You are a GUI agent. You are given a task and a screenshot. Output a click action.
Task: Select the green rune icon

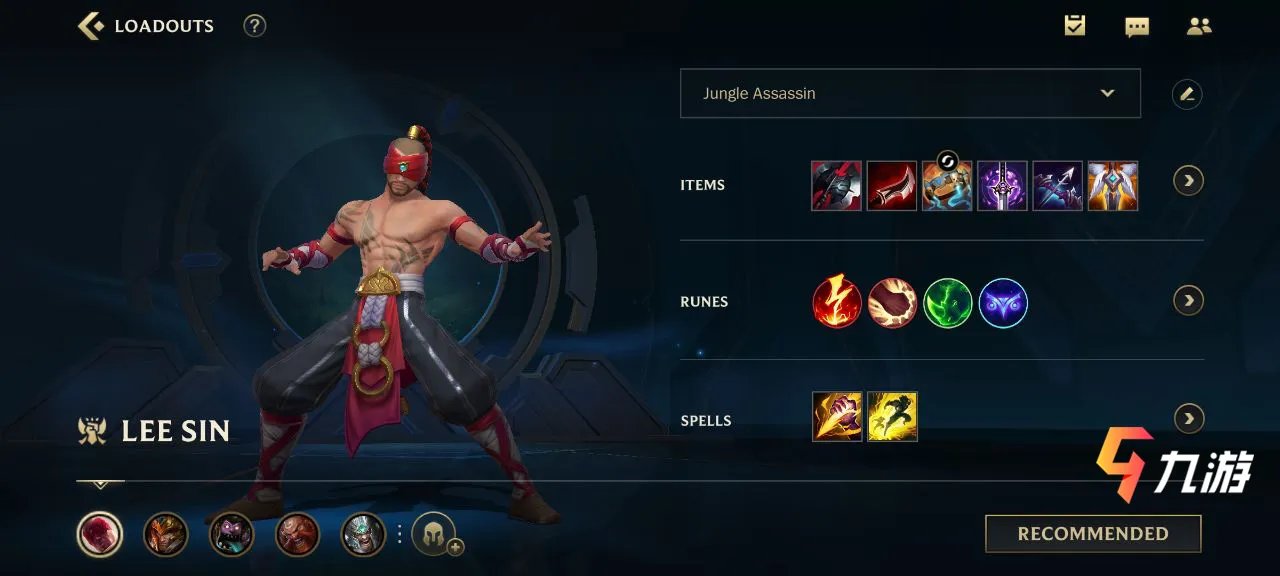[x=948, y=303]
